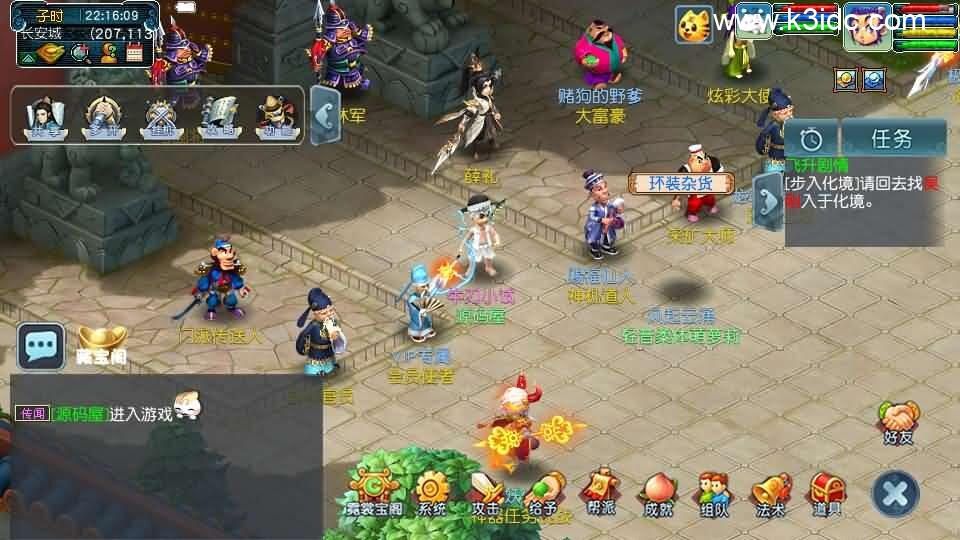Collapse the bottom menu with the X button
Screen dimensions: 960x540
pos(895,493)
